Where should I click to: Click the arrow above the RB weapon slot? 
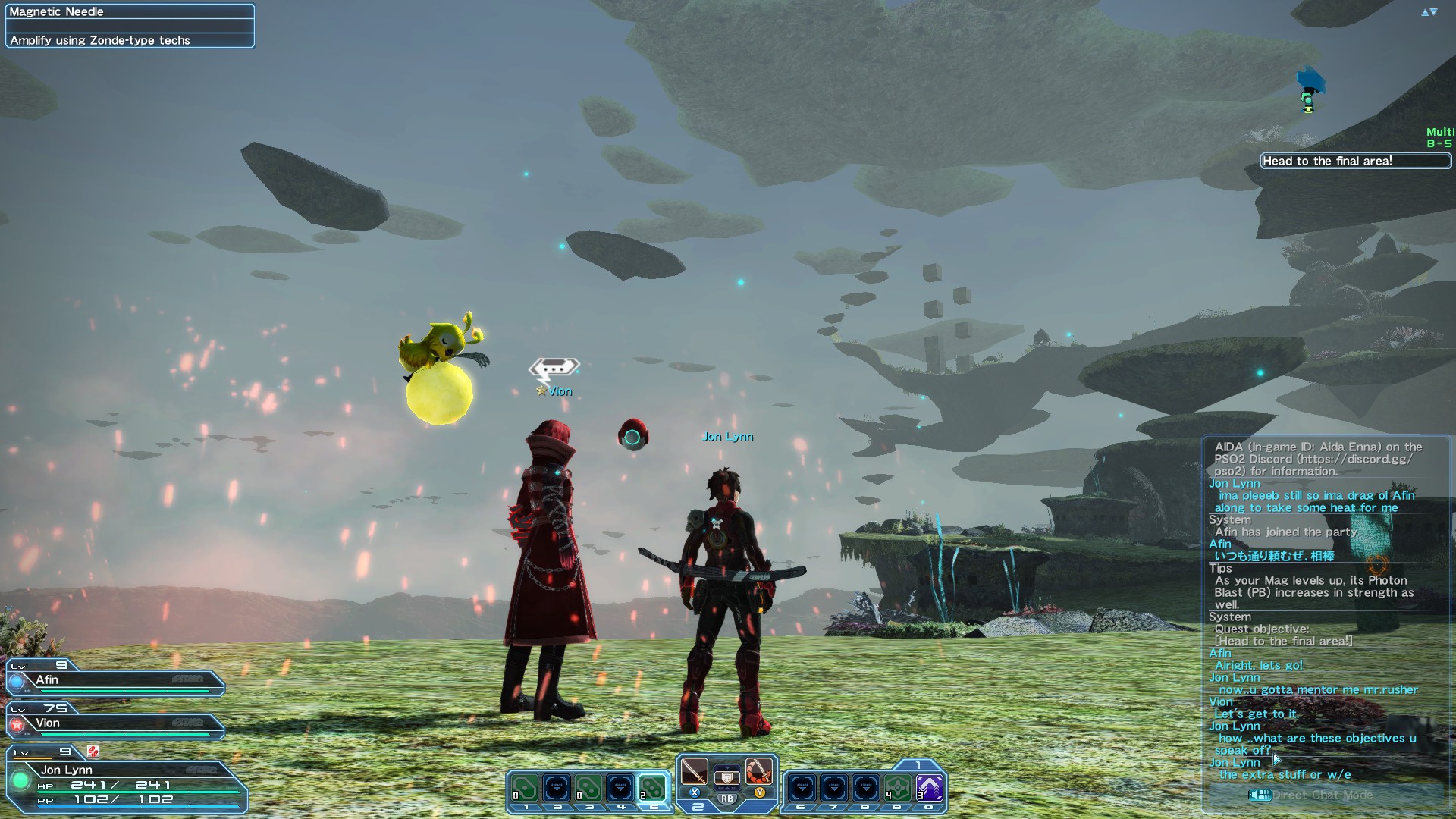[x=727, y=767]
